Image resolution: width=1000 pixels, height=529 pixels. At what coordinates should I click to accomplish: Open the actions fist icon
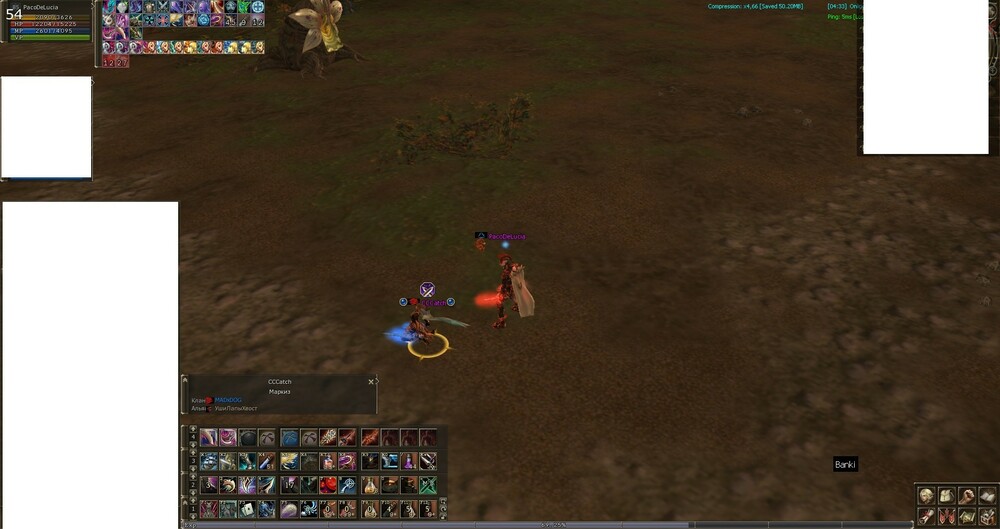[967, 495]
